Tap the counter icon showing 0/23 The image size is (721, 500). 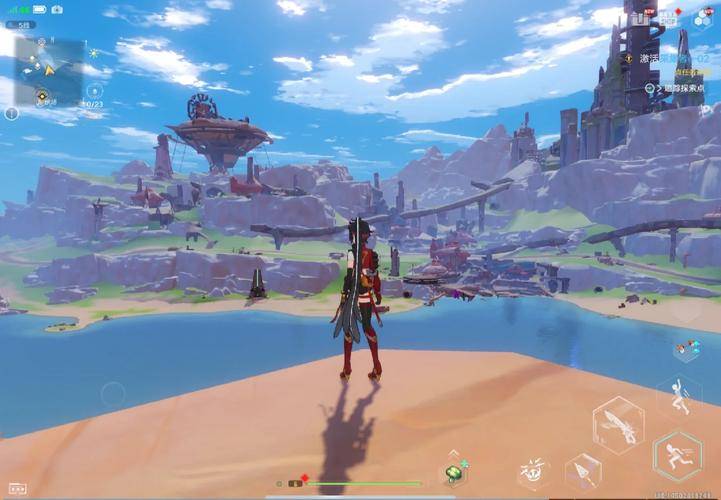[91, 103]
